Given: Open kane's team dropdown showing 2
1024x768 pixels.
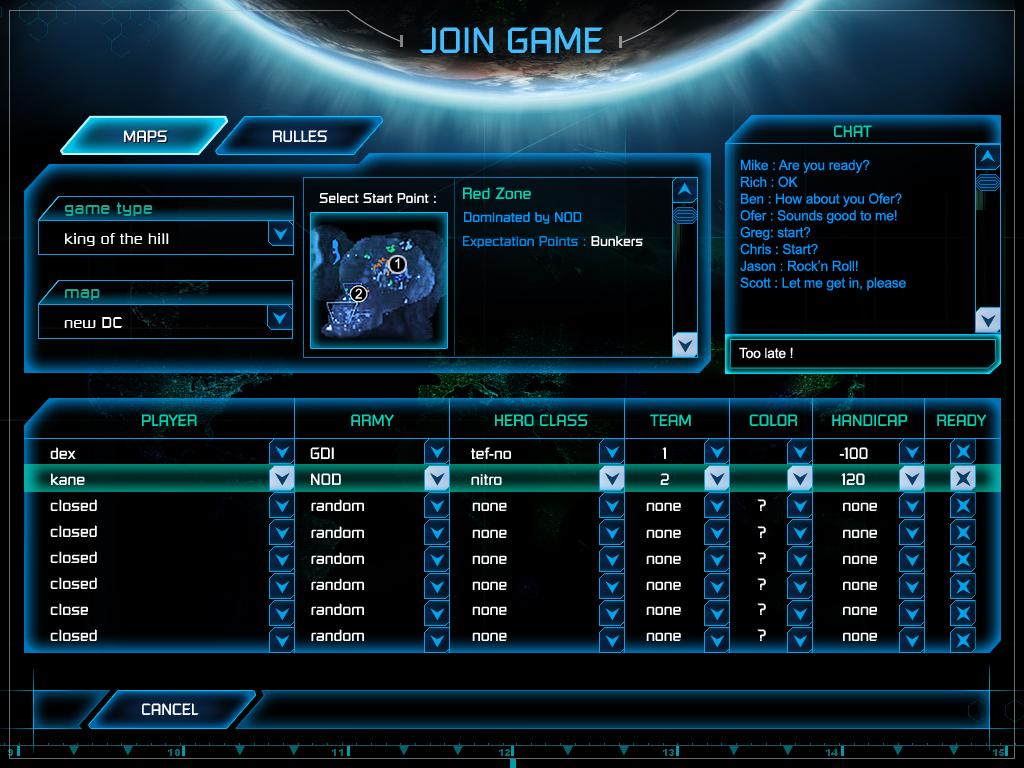Looking at the screenshot, I should (x=716, y=479).
